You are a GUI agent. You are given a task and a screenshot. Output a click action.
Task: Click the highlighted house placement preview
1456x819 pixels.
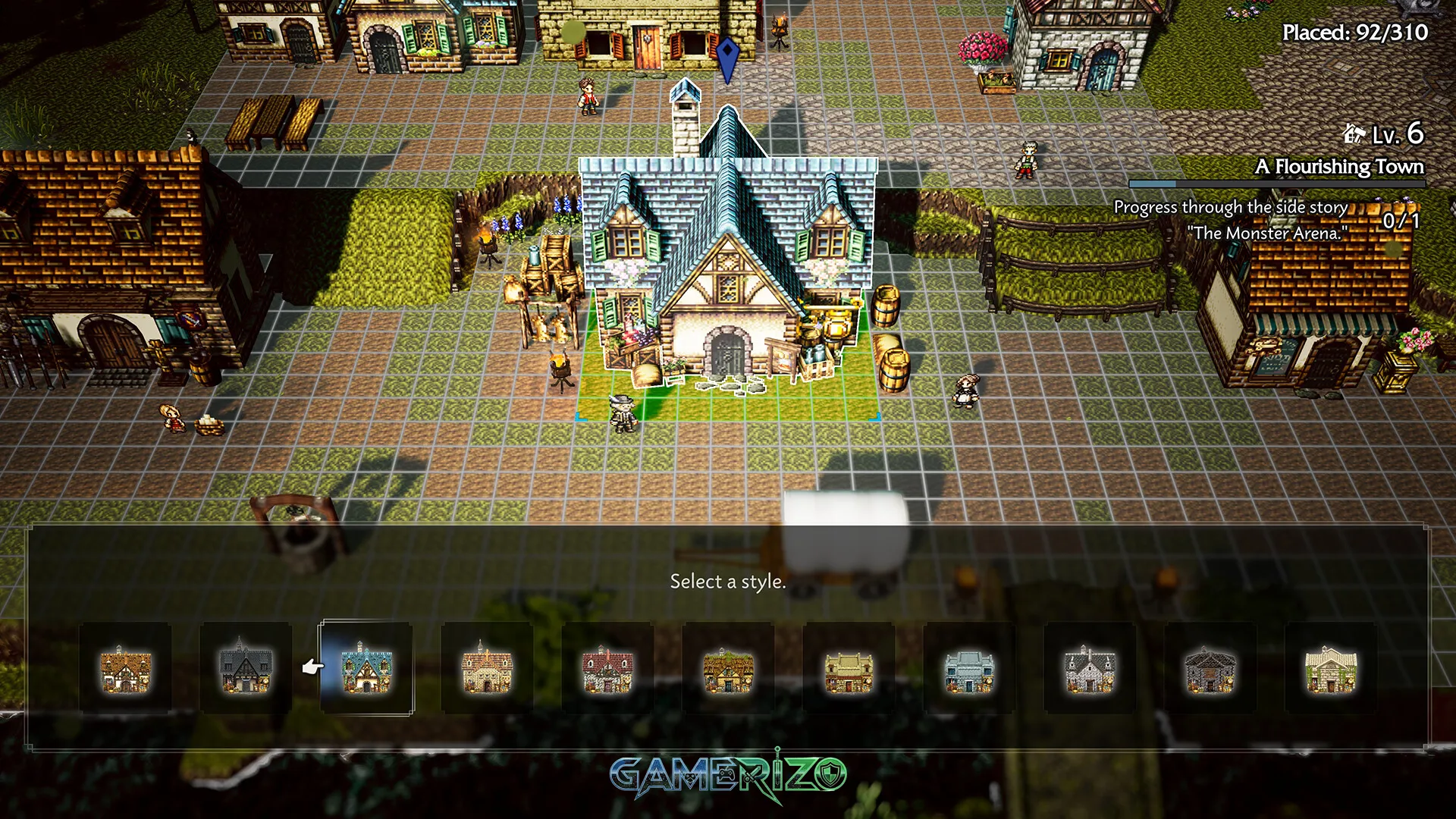point(728,288)
